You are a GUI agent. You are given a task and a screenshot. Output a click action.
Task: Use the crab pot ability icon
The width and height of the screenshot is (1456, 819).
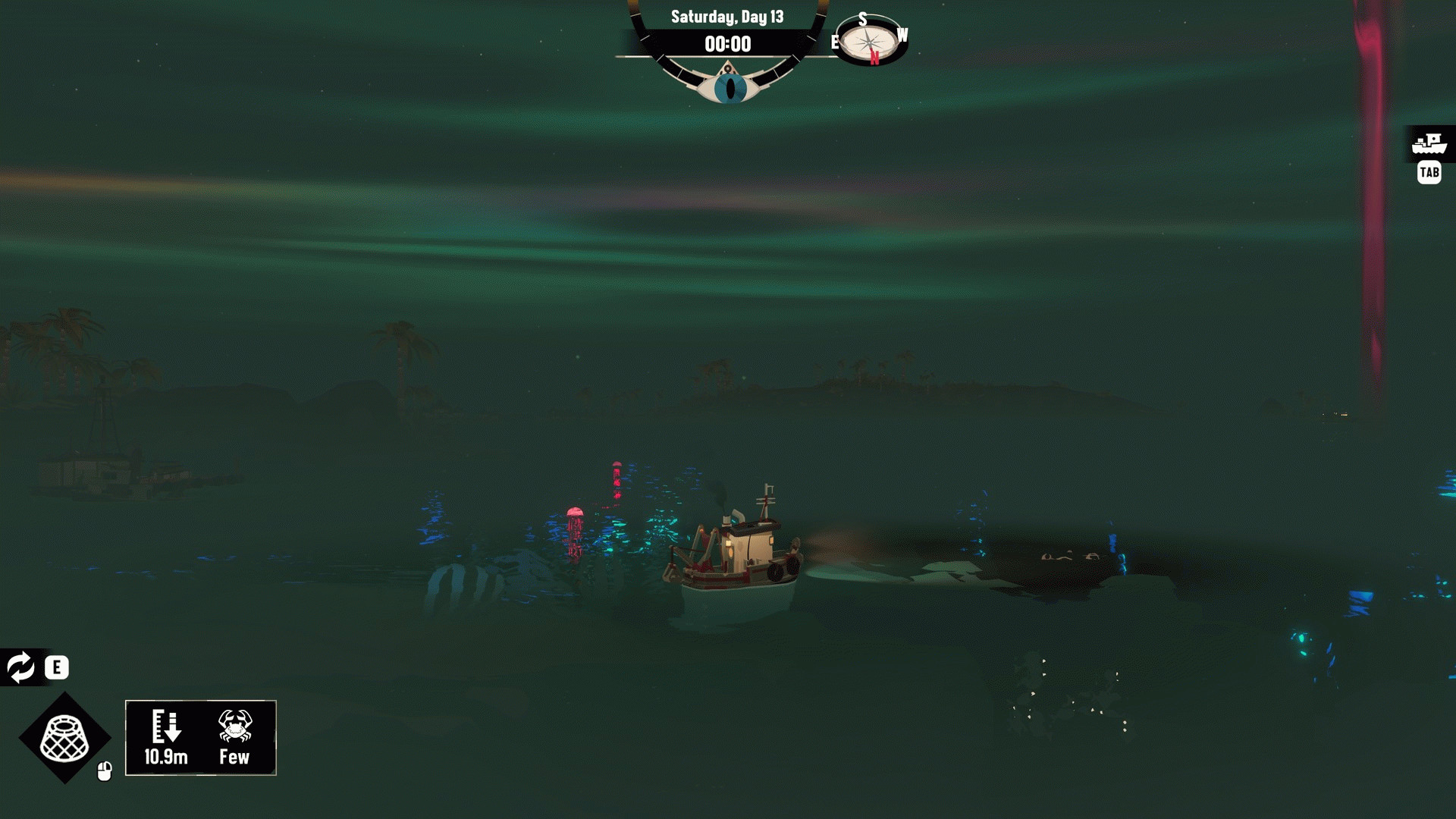coord(64,738)
